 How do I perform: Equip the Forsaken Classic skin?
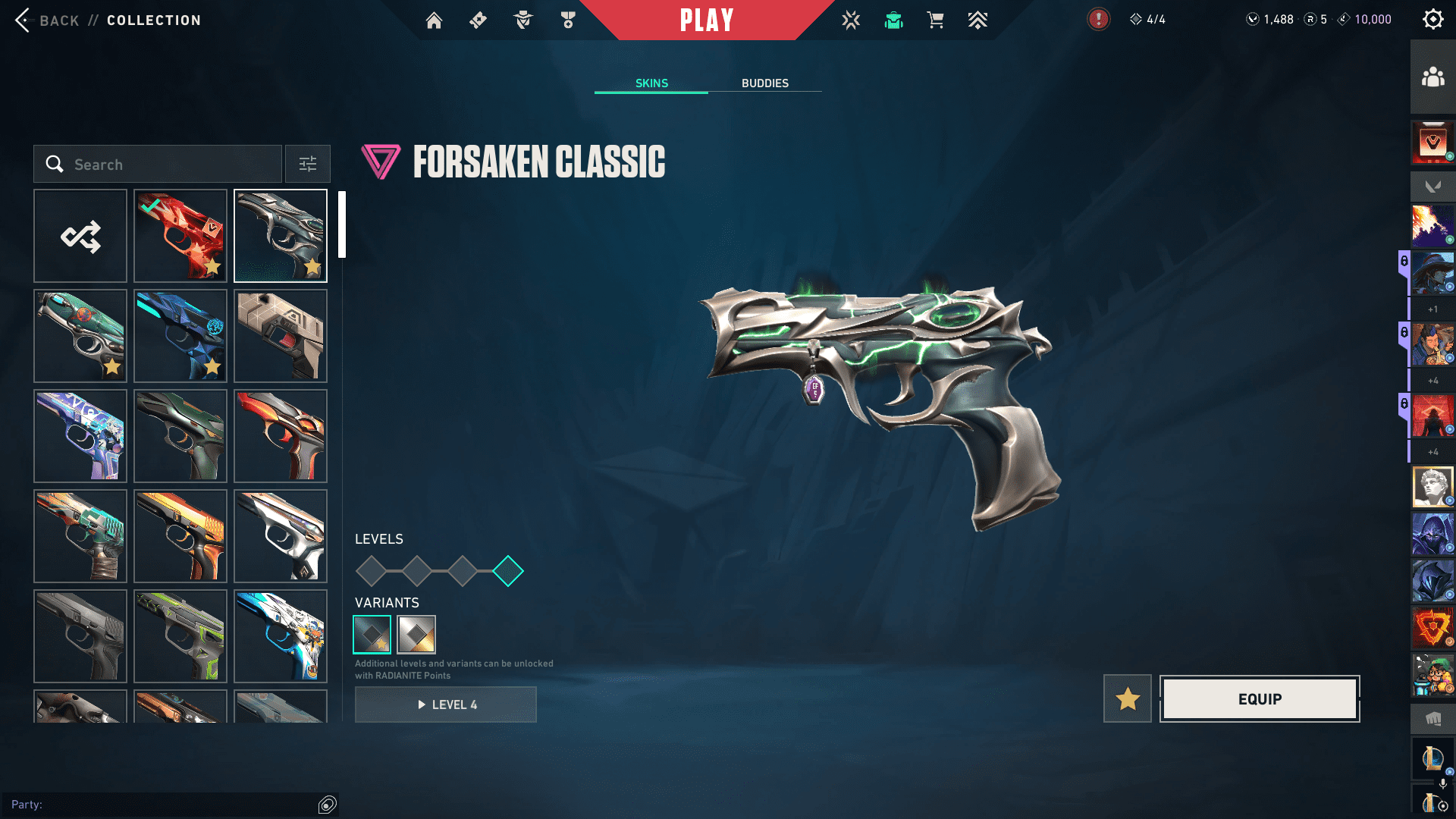[x=1260, y=698]
